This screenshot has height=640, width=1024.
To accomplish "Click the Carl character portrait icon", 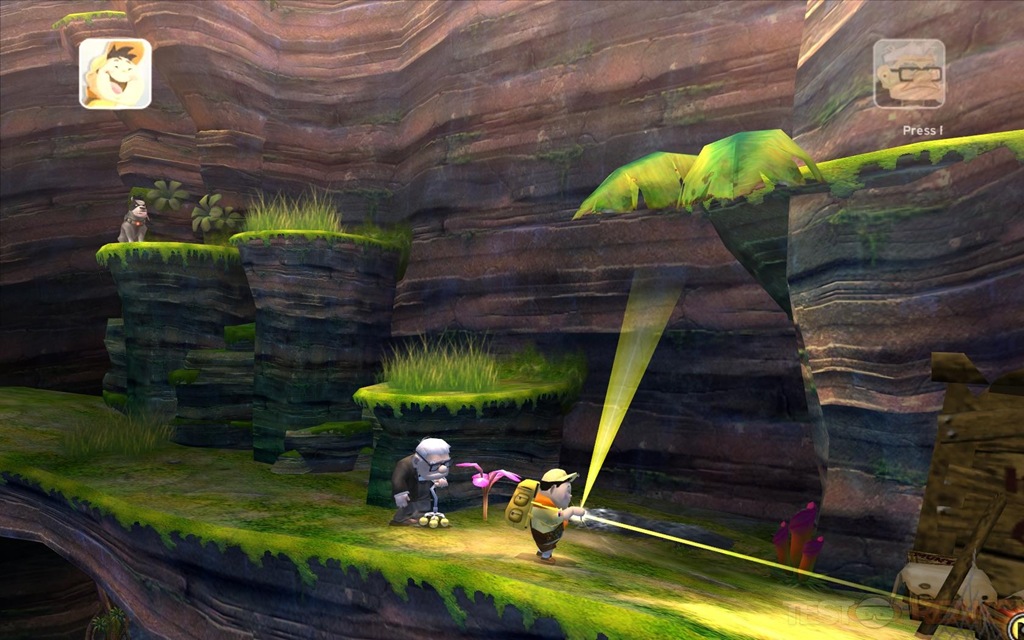I will pos(908,73).
